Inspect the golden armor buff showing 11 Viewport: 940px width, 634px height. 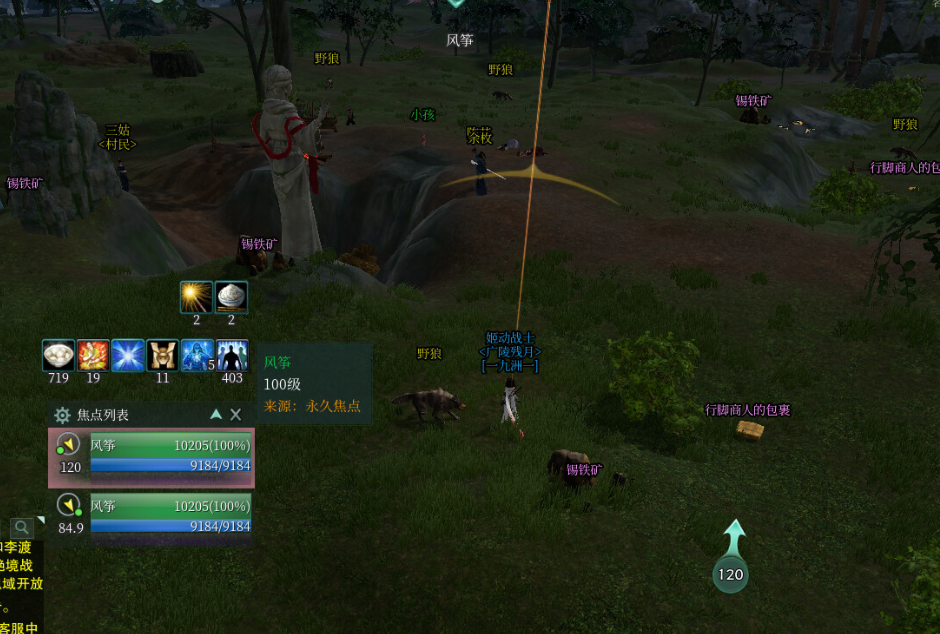(162, 356)
